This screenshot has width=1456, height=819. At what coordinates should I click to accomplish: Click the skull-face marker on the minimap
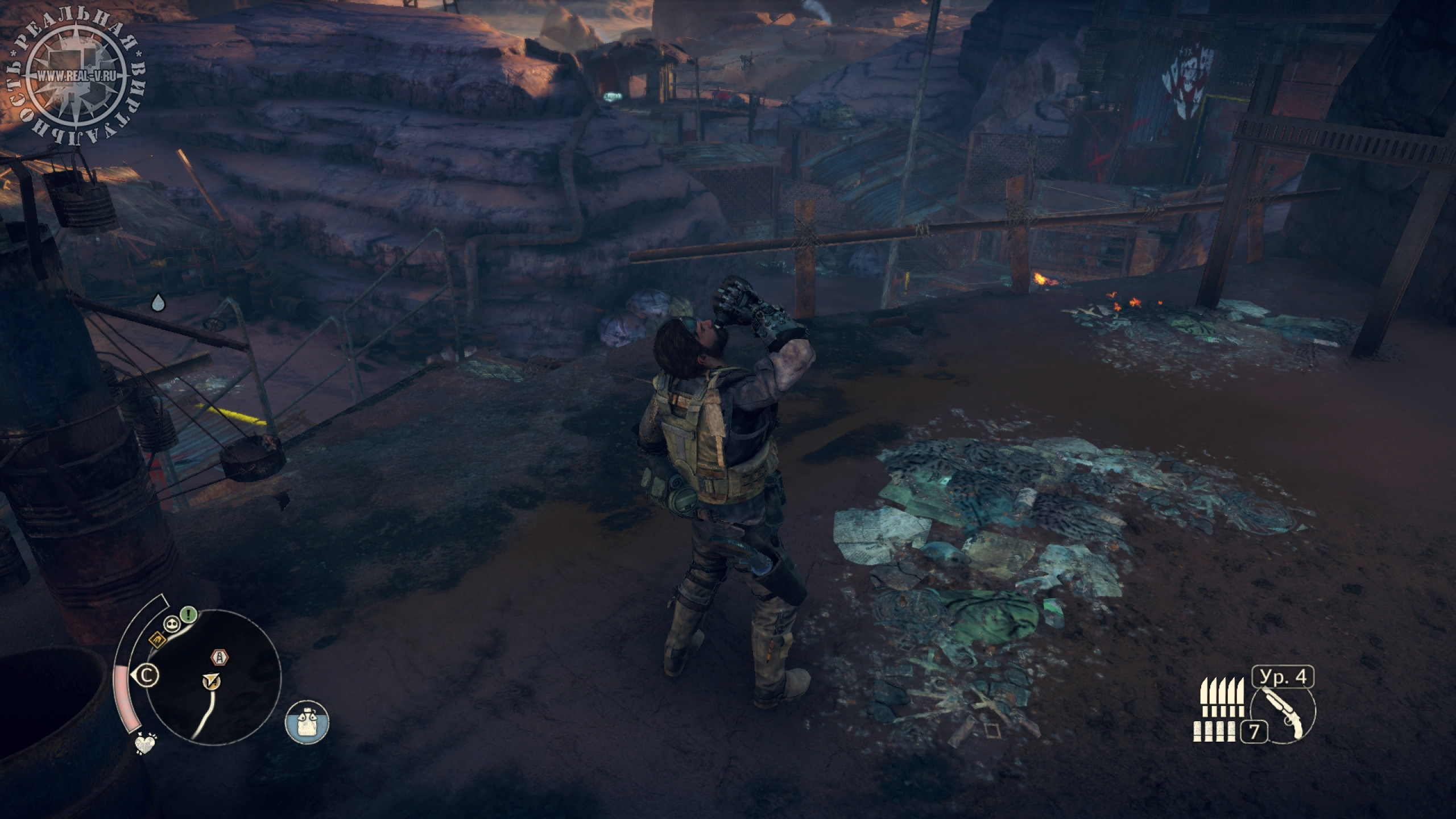tap(172, 624)
